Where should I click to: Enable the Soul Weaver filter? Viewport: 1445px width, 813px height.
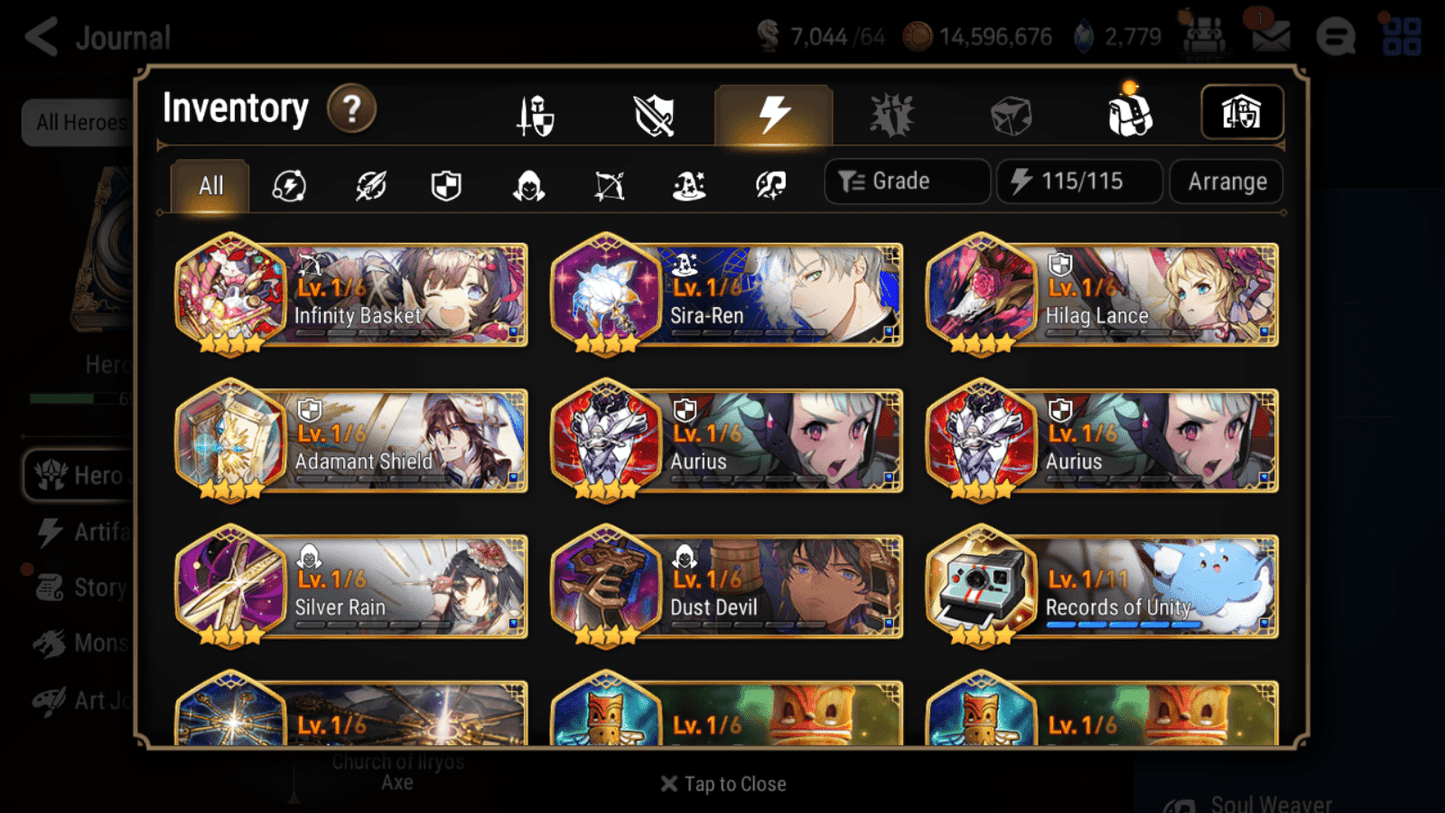(x=768, y=185)
